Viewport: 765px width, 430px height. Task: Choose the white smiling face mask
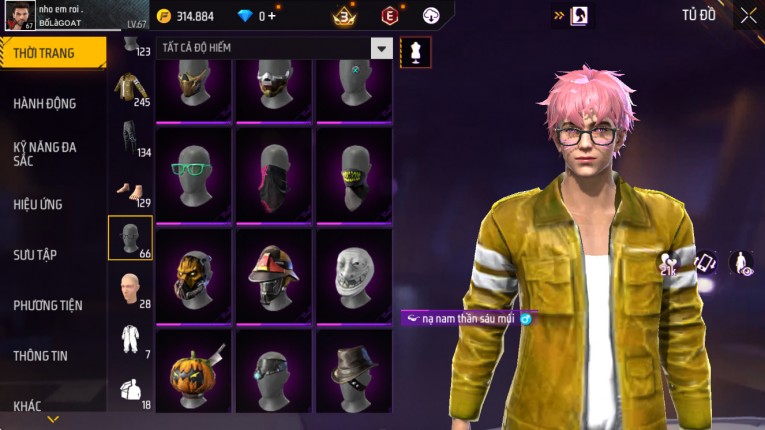(354, 272)
